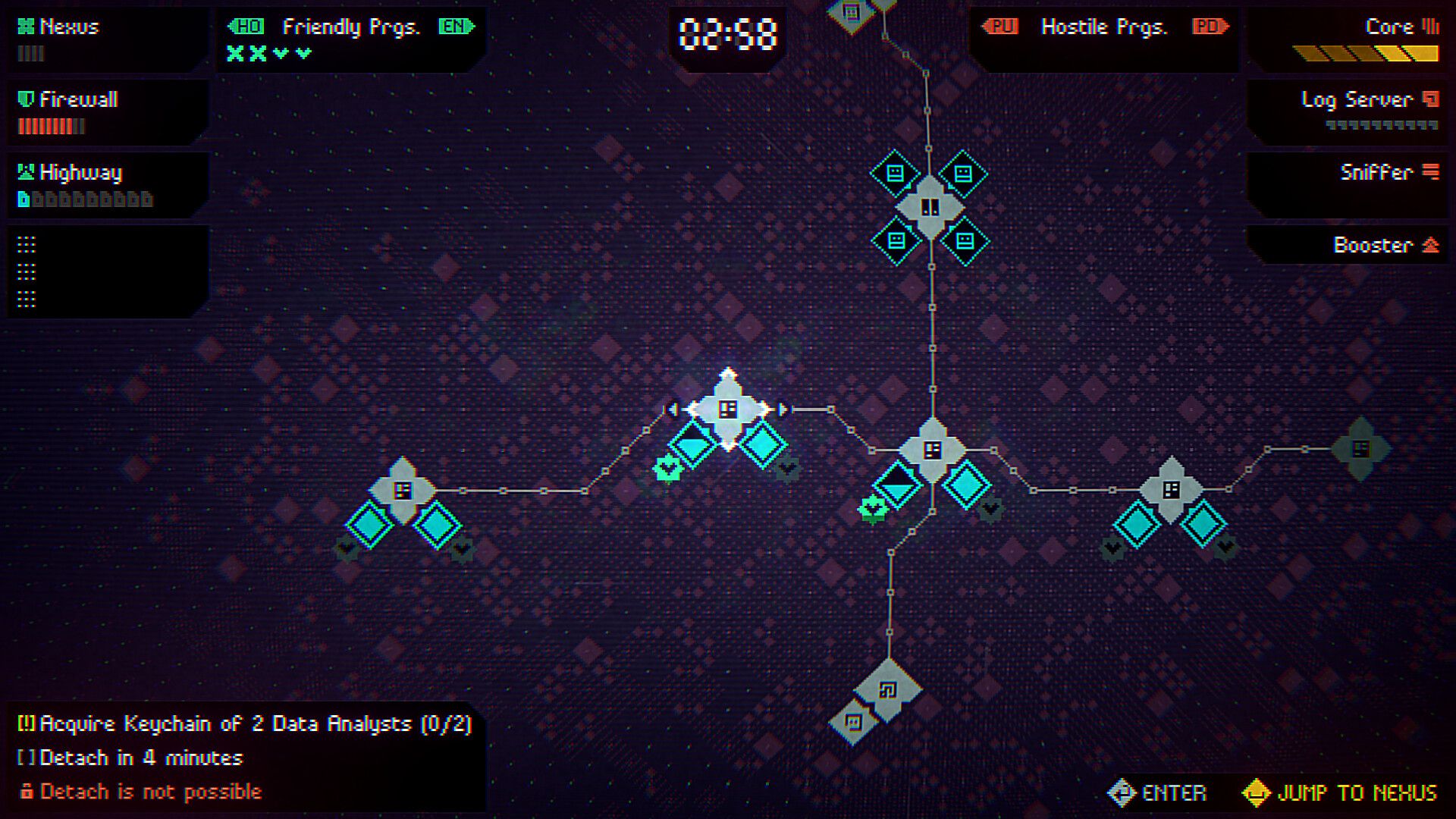Choose the Highway program entry
Image resolution: width=1456 pixels, height=819 pixels.
click(x=80, y=174)
